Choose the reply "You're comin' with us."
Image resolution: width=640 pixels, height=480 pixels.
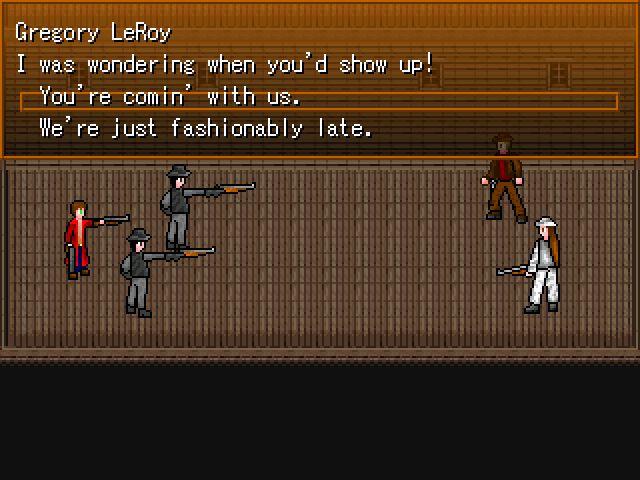170,98
